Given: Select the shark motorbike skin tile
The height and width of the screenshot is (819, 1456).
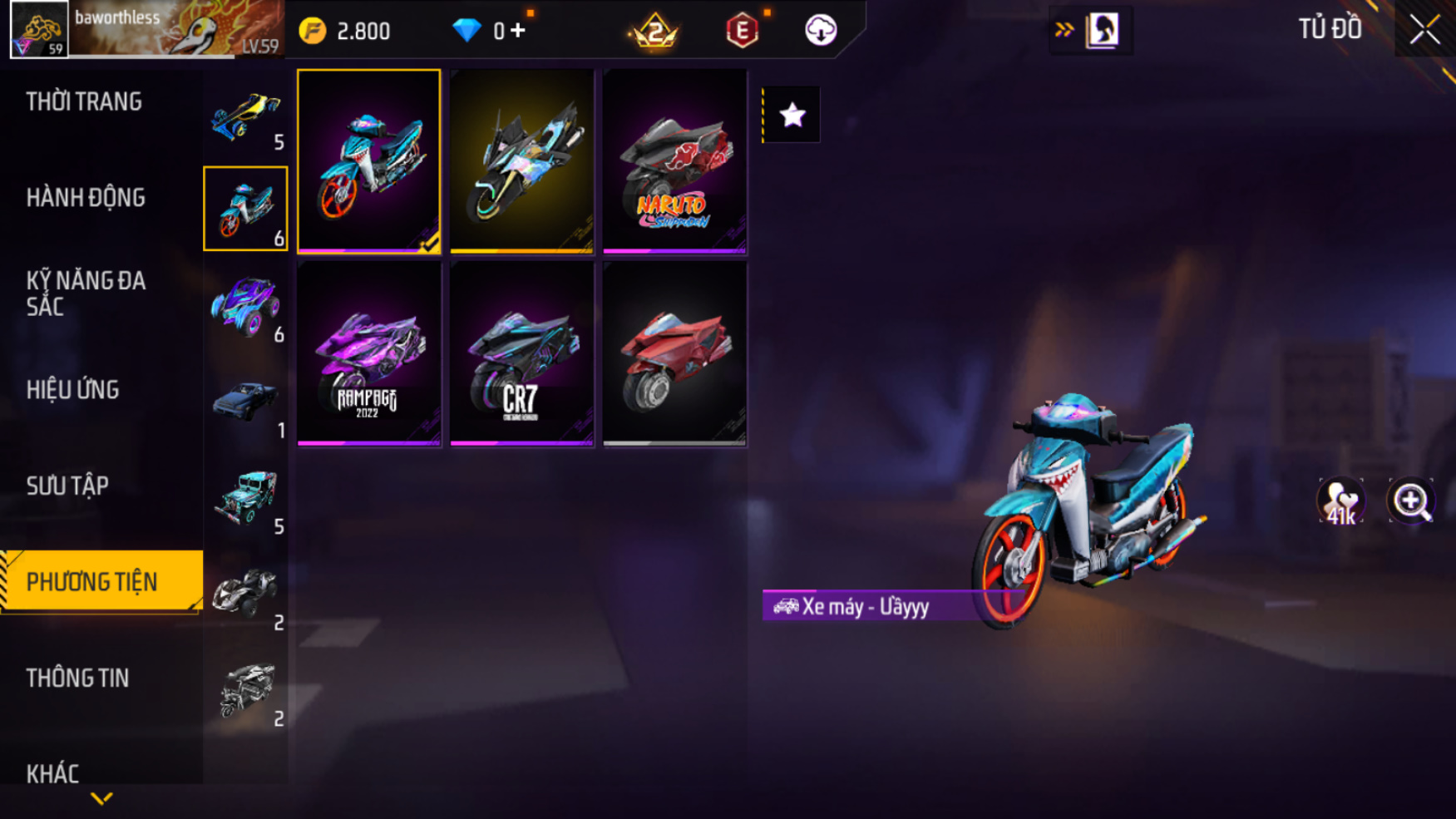Looking at the screenshot, I should 368,160.
